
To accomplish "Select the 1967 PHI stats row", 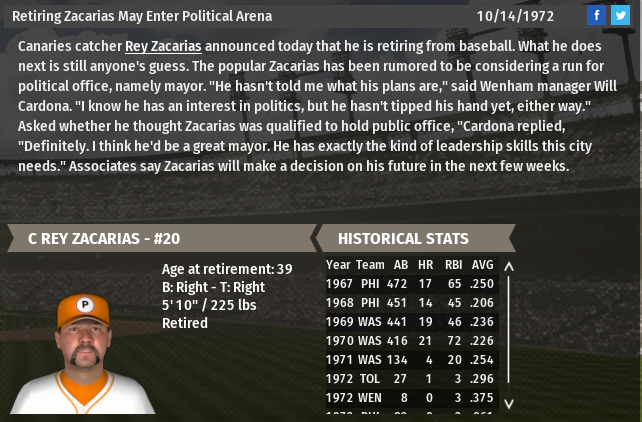I will click(410, 284).
